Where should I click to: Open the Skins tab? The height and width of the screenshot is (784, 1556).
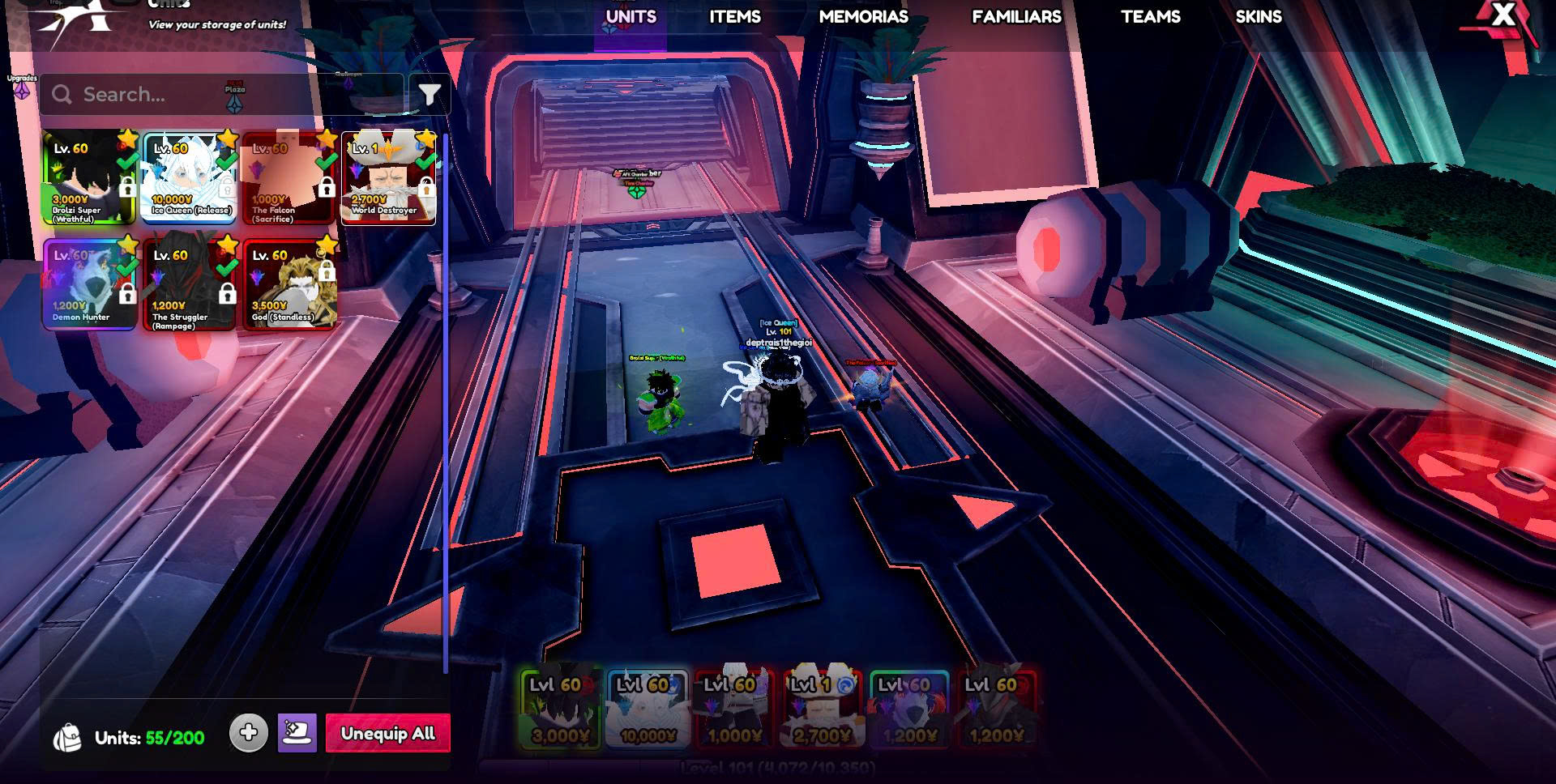click(1258, 17)
